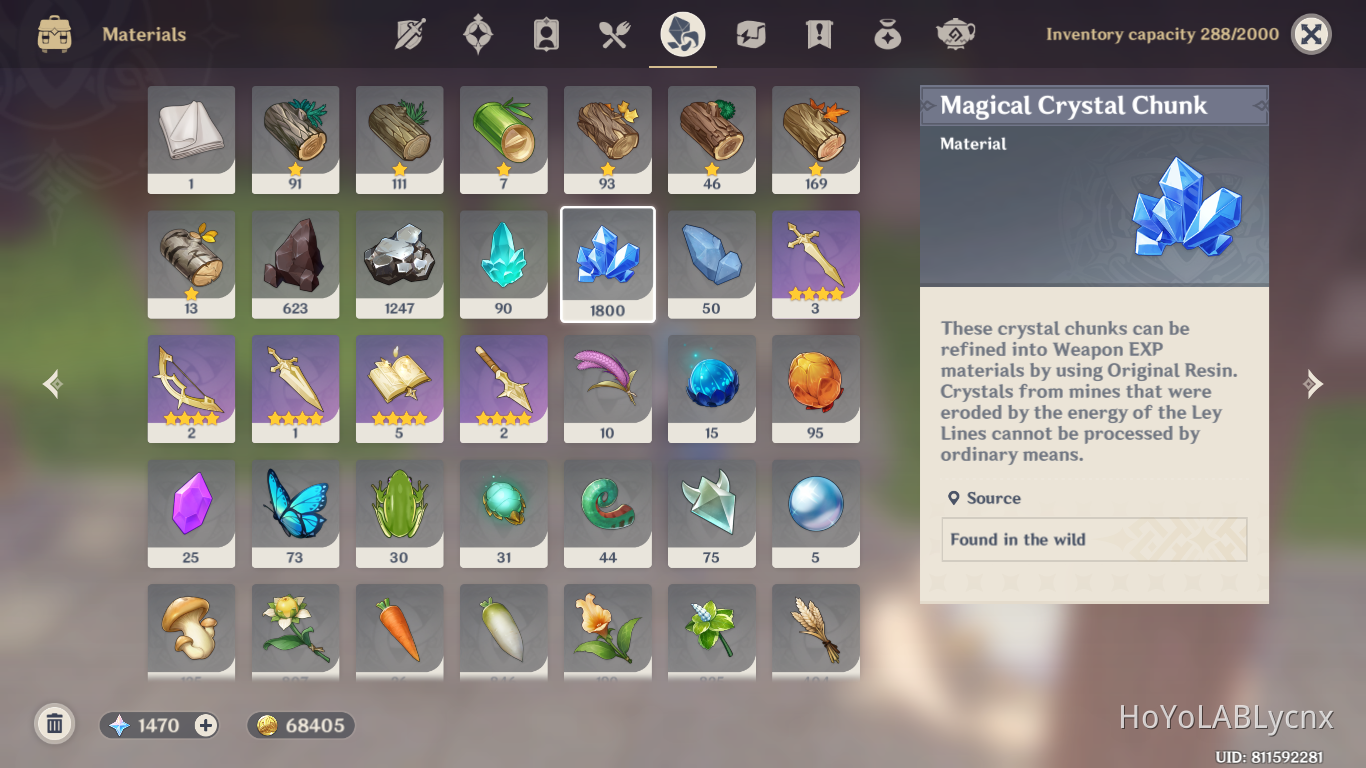
Task: Select the butterfly wings material
Action: 295,513
